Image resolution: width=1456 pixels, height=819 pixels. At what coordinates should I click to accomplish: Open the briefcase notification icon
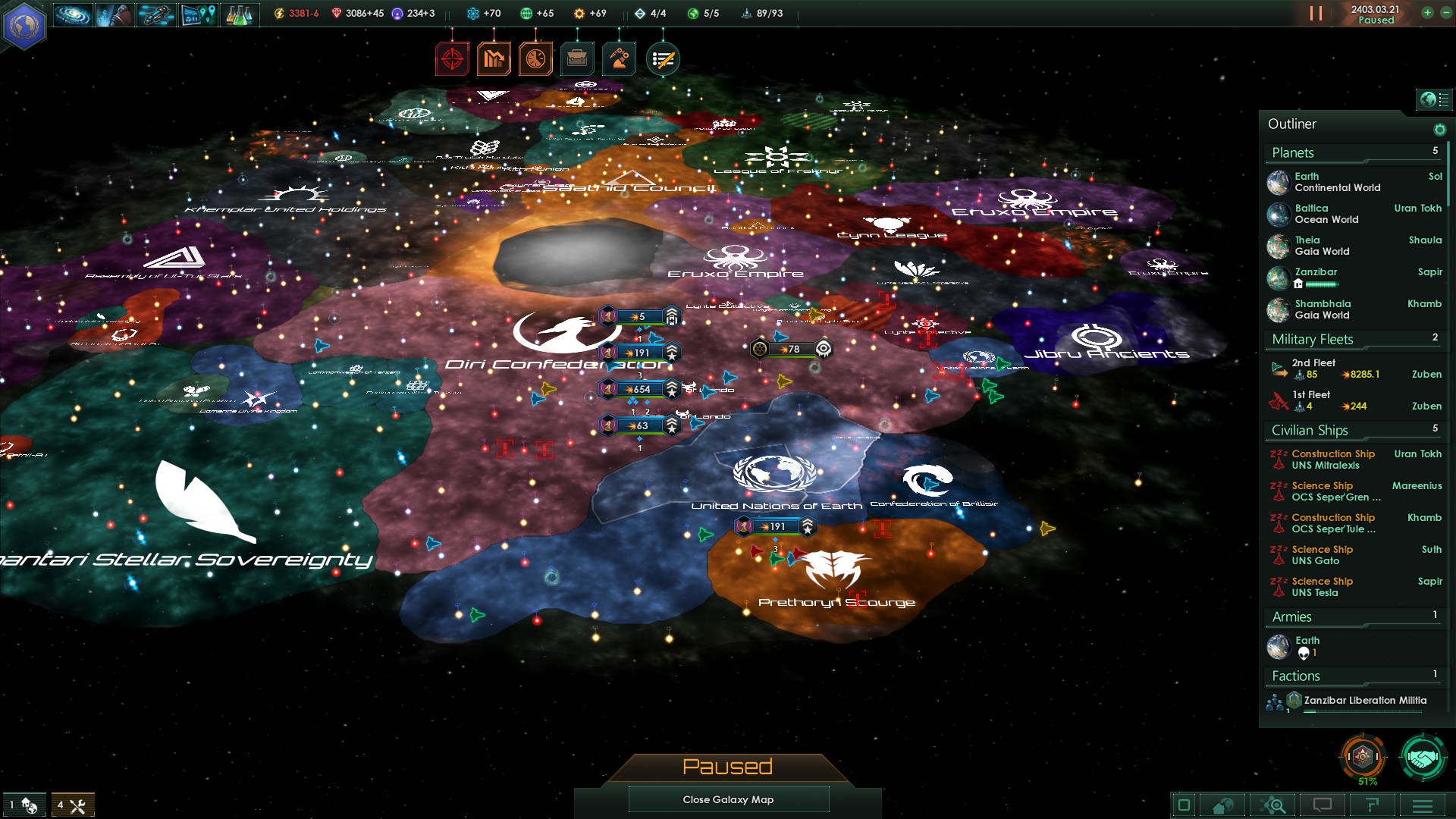click(577, 59)
